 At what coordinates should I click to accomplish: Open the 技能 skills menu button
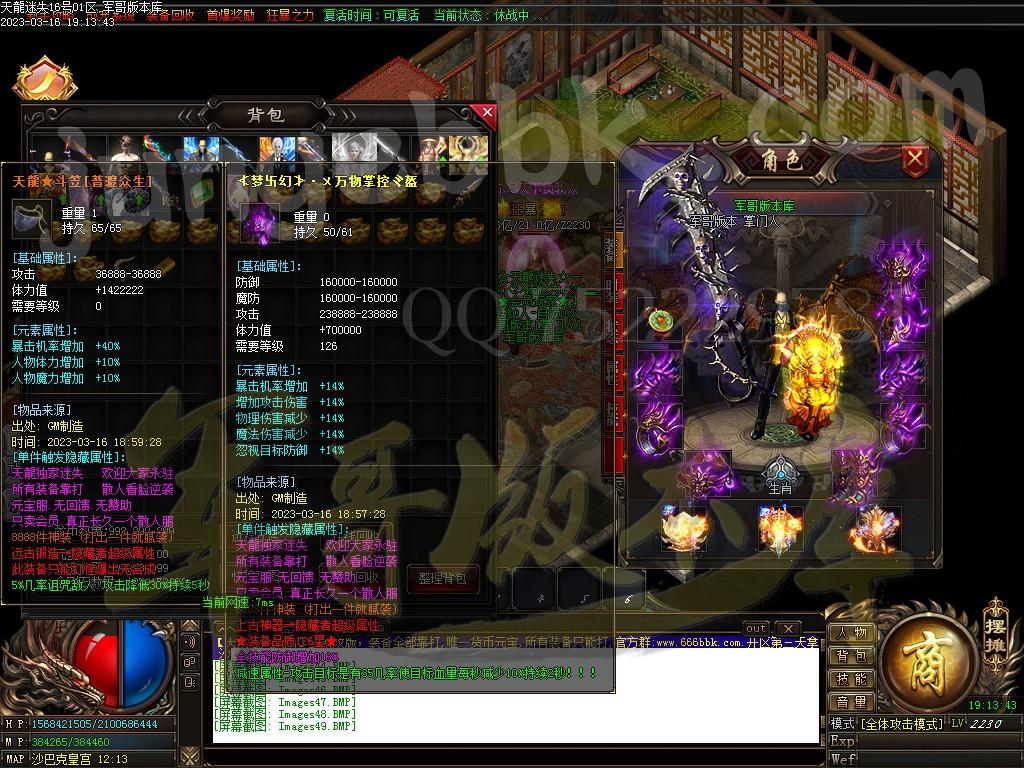click(x=852, y=680)
